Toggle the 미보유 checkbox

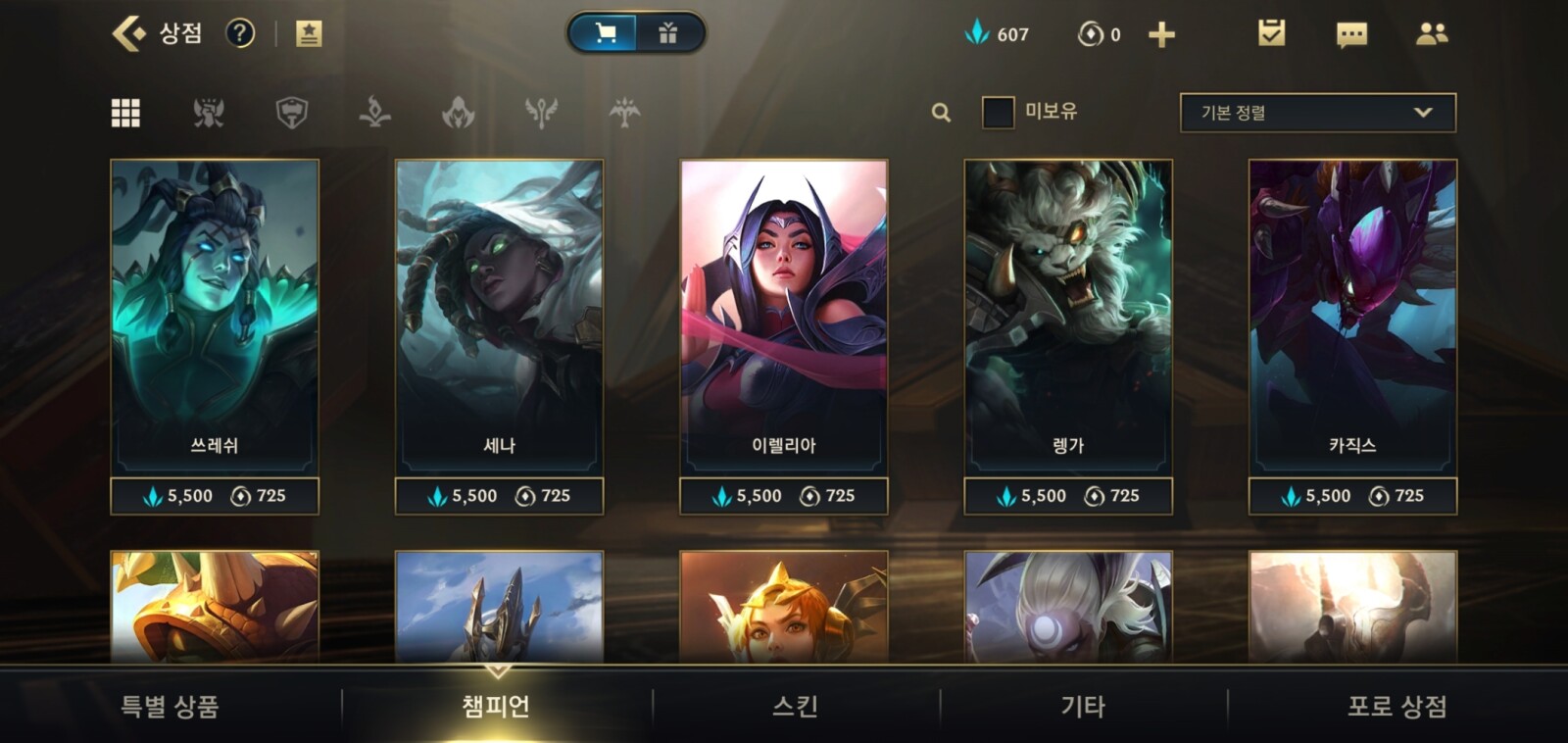coord(998,113)
